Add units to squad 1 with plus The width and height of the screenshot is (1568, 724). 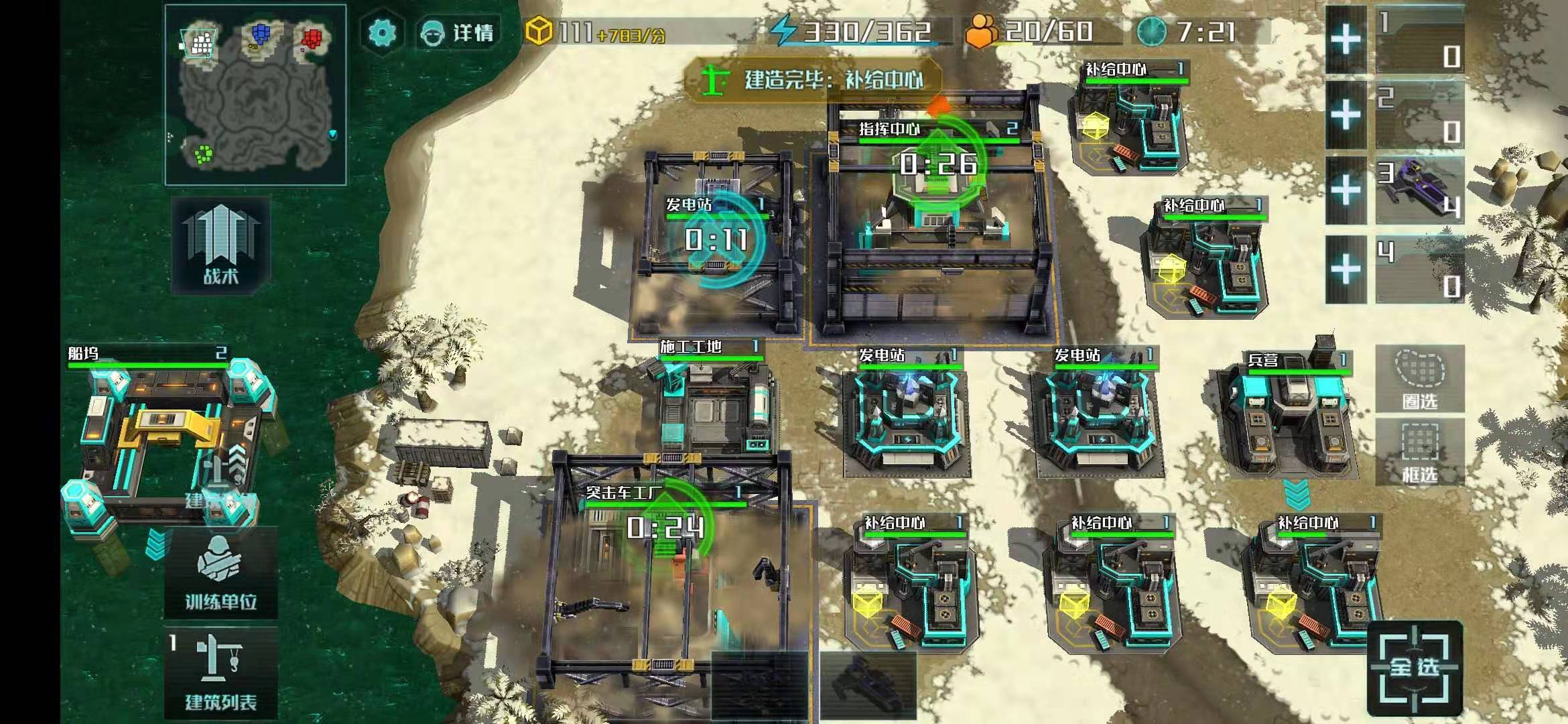1346,40
